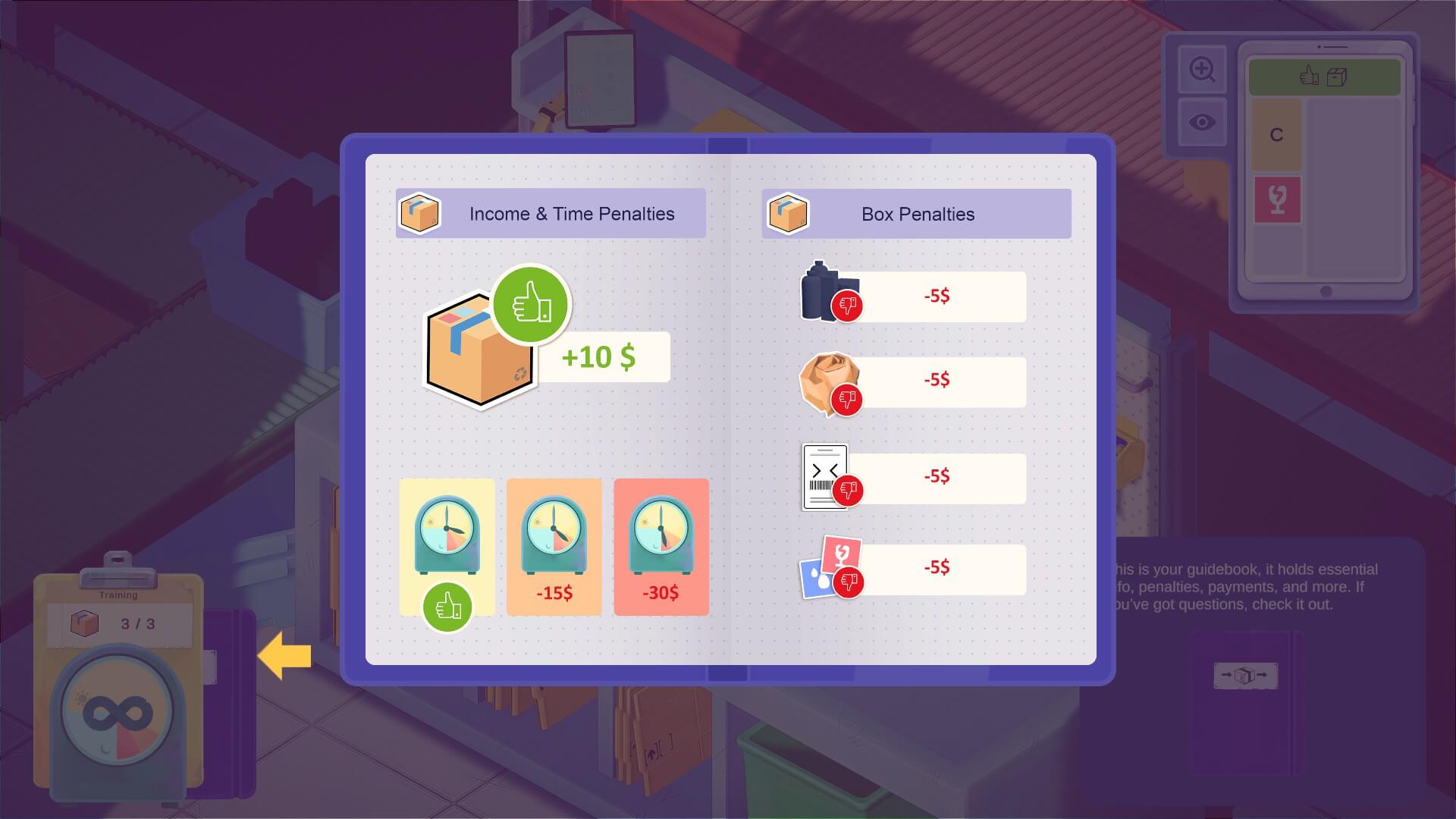Select the -30$ timer penalty card

tap(660, 548)
